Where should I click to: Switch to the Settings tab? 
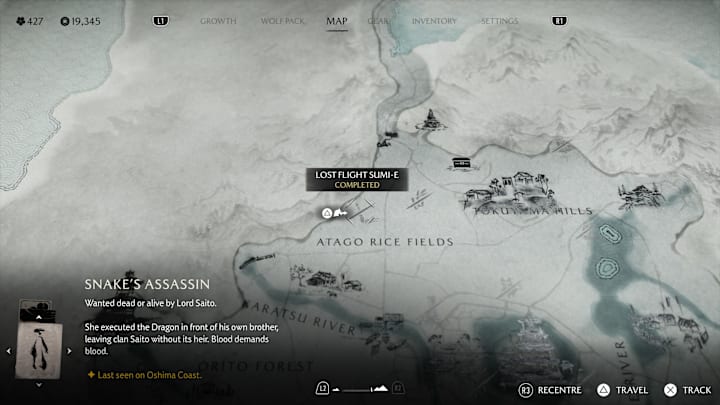tap(500, 21)
